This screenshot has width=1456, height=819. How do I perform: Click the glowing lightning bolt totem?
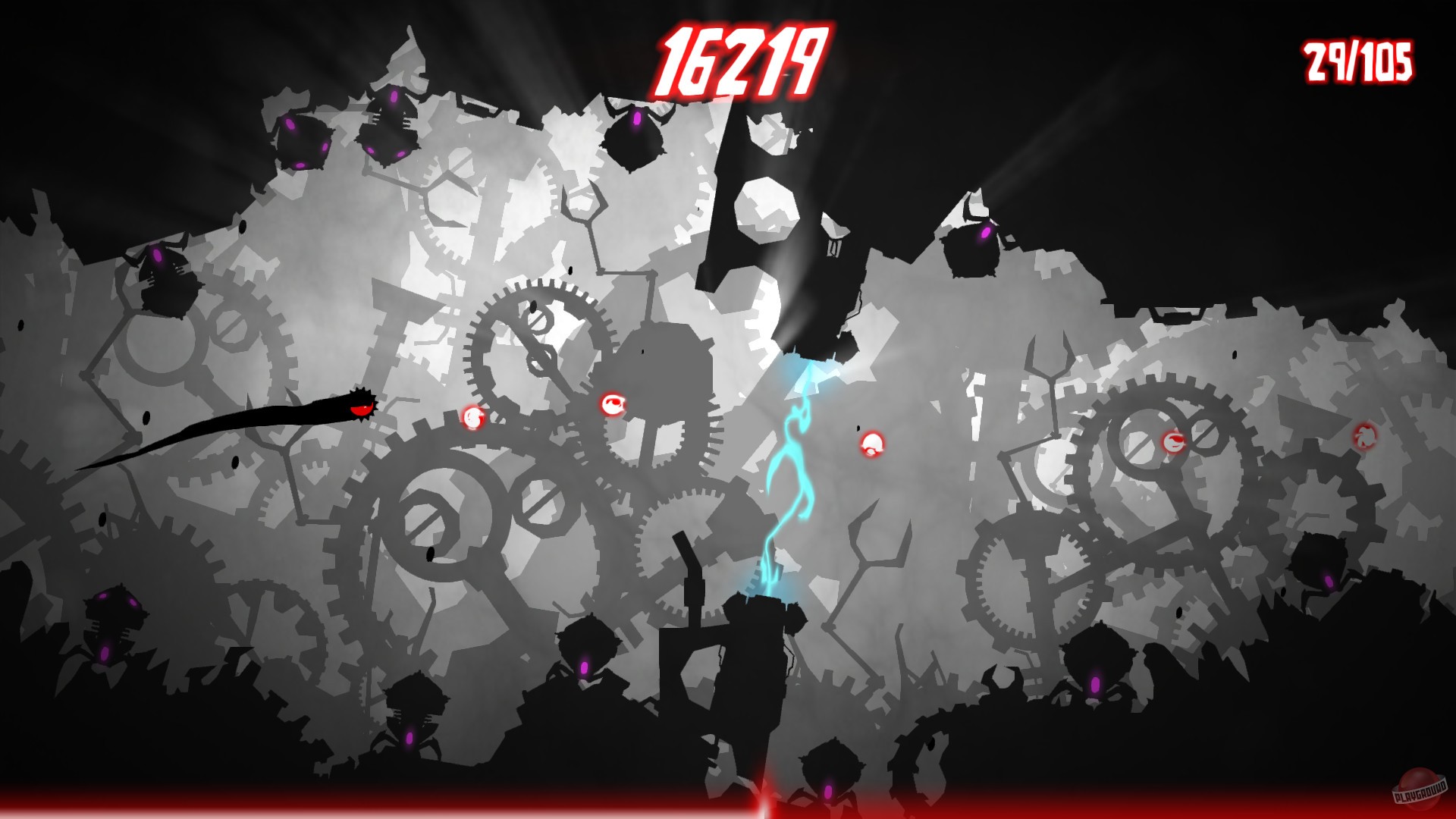pyautogui.click(x=789, y=470)
